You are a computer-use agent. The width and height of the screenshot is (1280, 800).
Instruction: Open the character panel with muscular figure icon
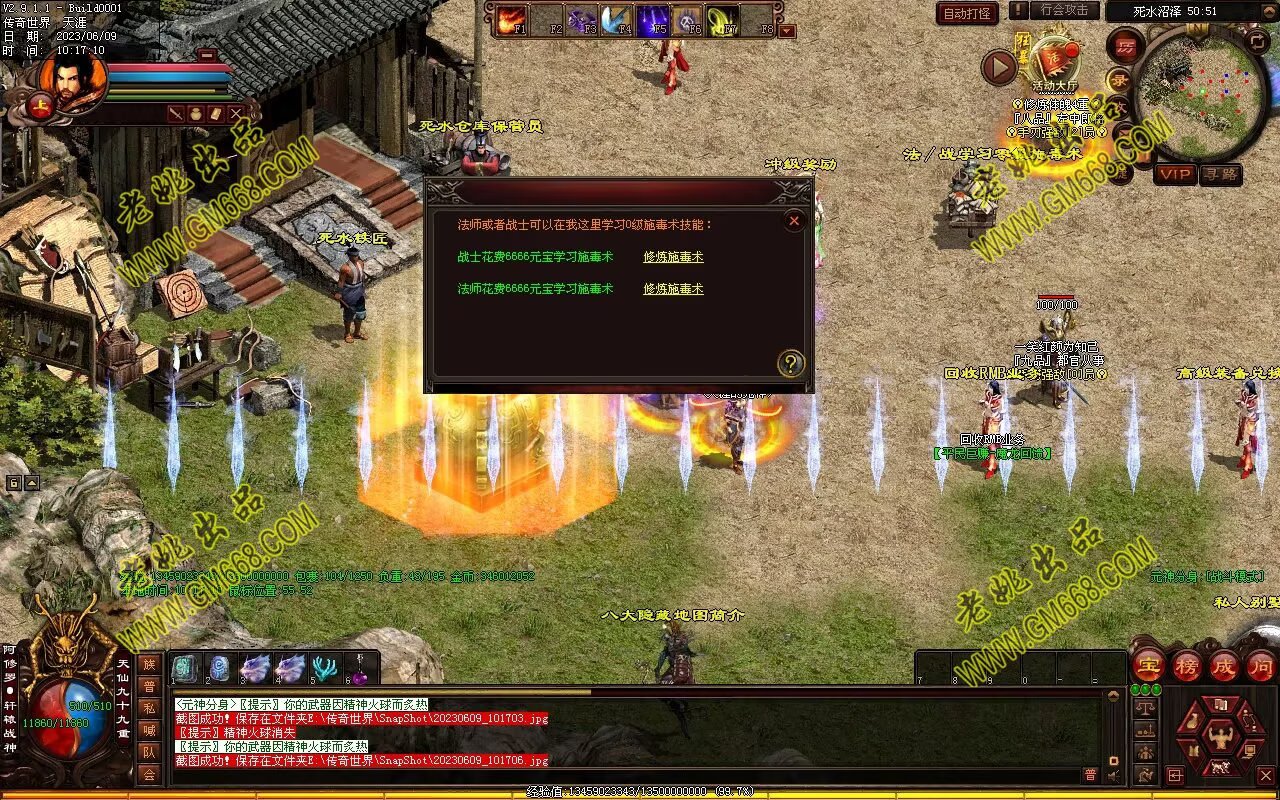1221,739
